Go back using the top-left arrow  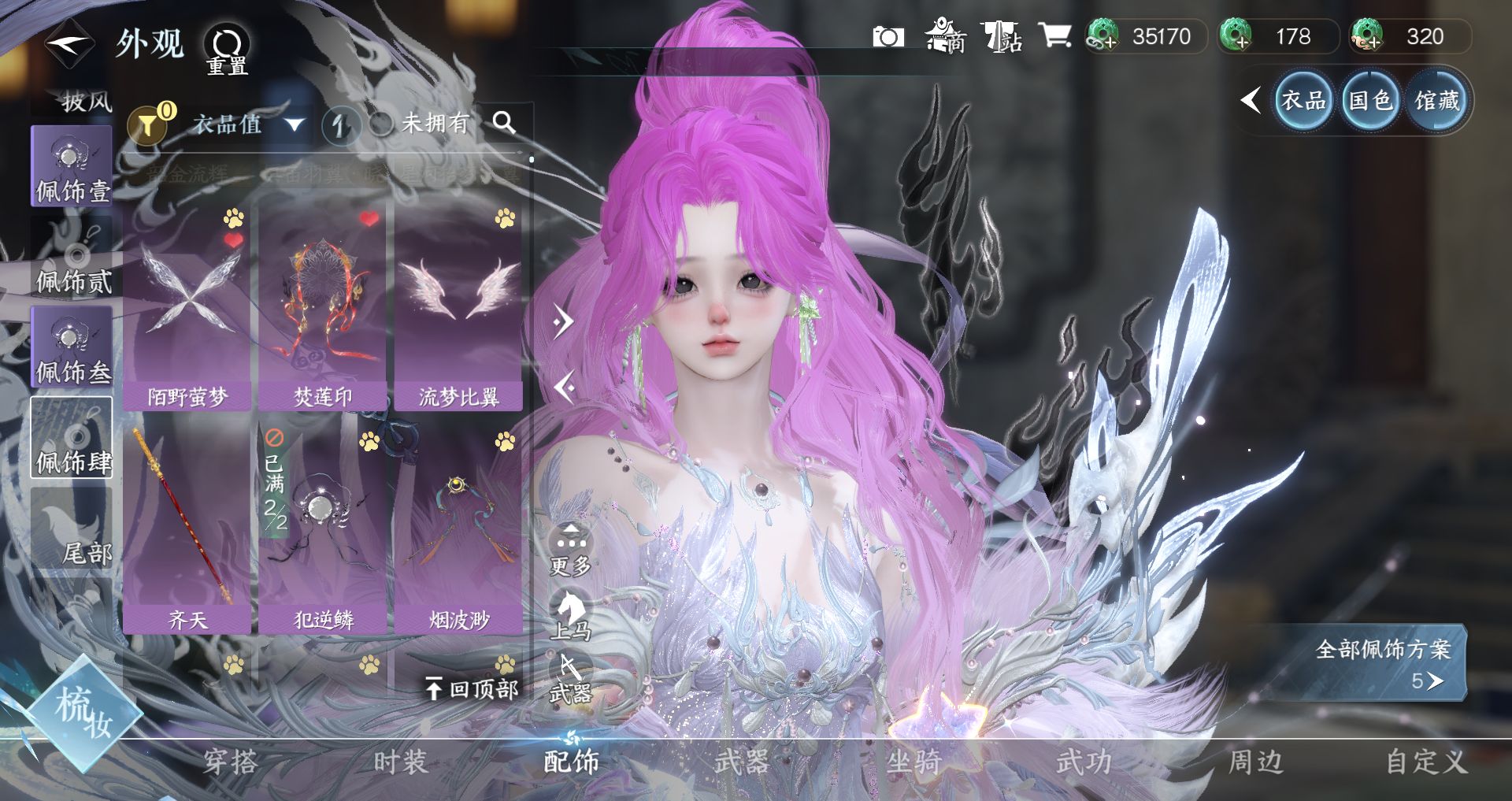pos(69,44)
